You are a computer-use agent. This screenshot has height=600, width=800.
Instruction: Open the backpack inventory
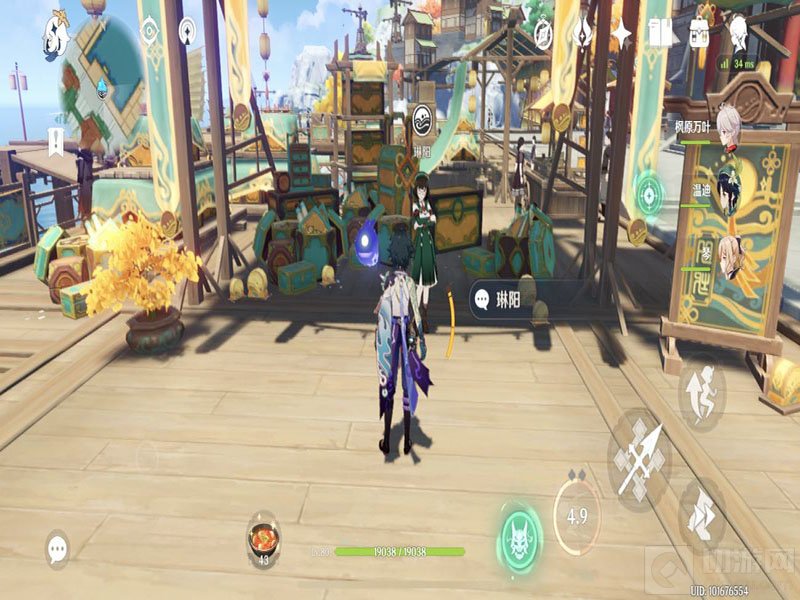[x=699, y=33]
